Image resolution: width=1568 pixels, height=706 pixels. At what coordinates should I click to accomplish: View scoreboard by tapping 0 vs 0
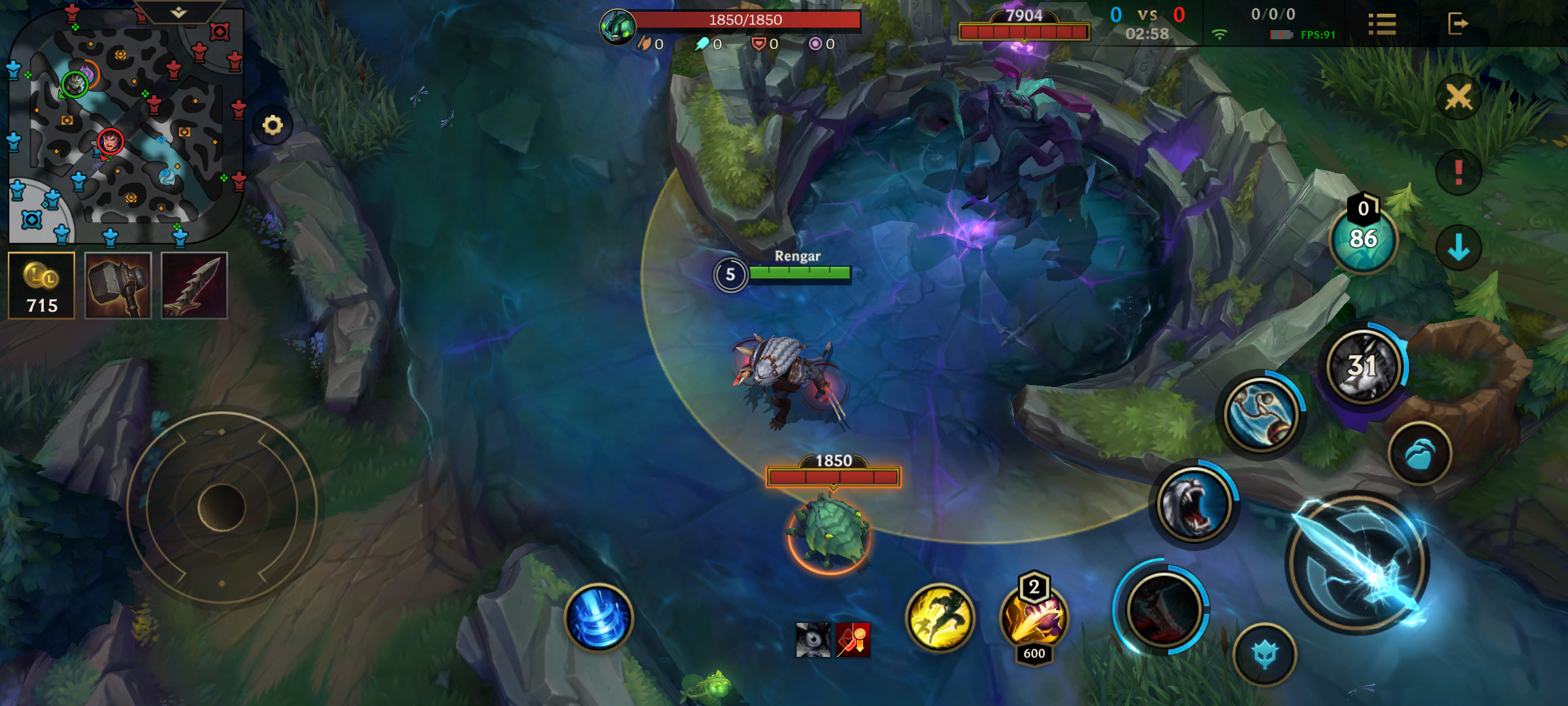pyautogui.click(x=1147, y=13)
